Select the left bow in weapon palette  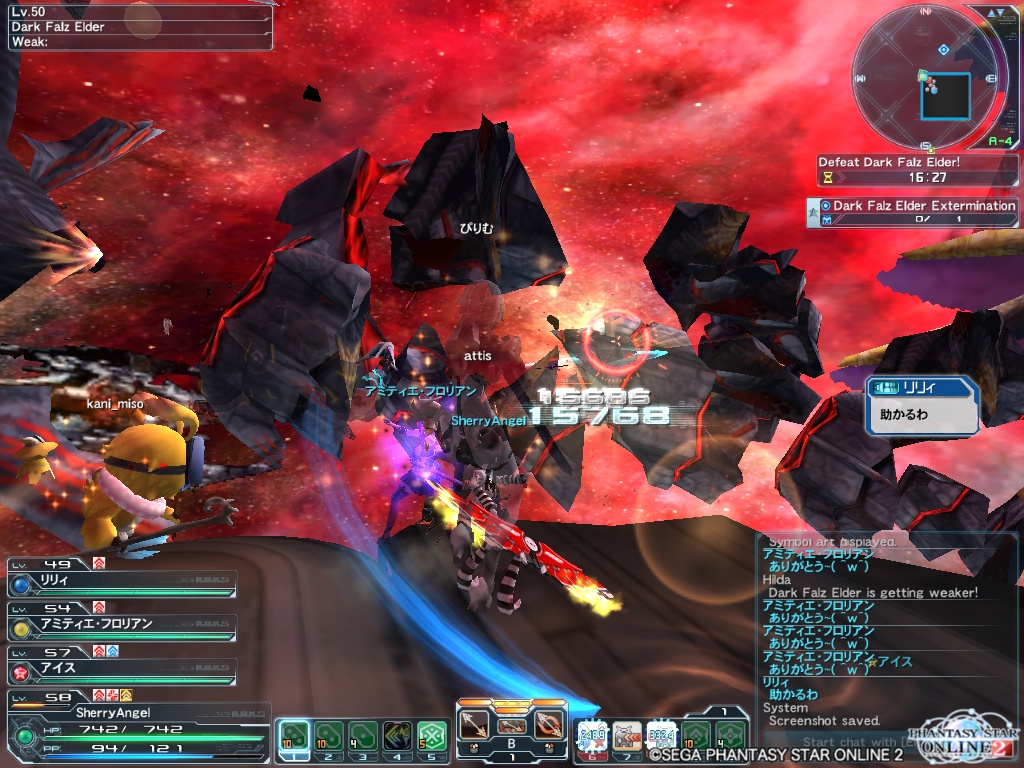(475, 724)
